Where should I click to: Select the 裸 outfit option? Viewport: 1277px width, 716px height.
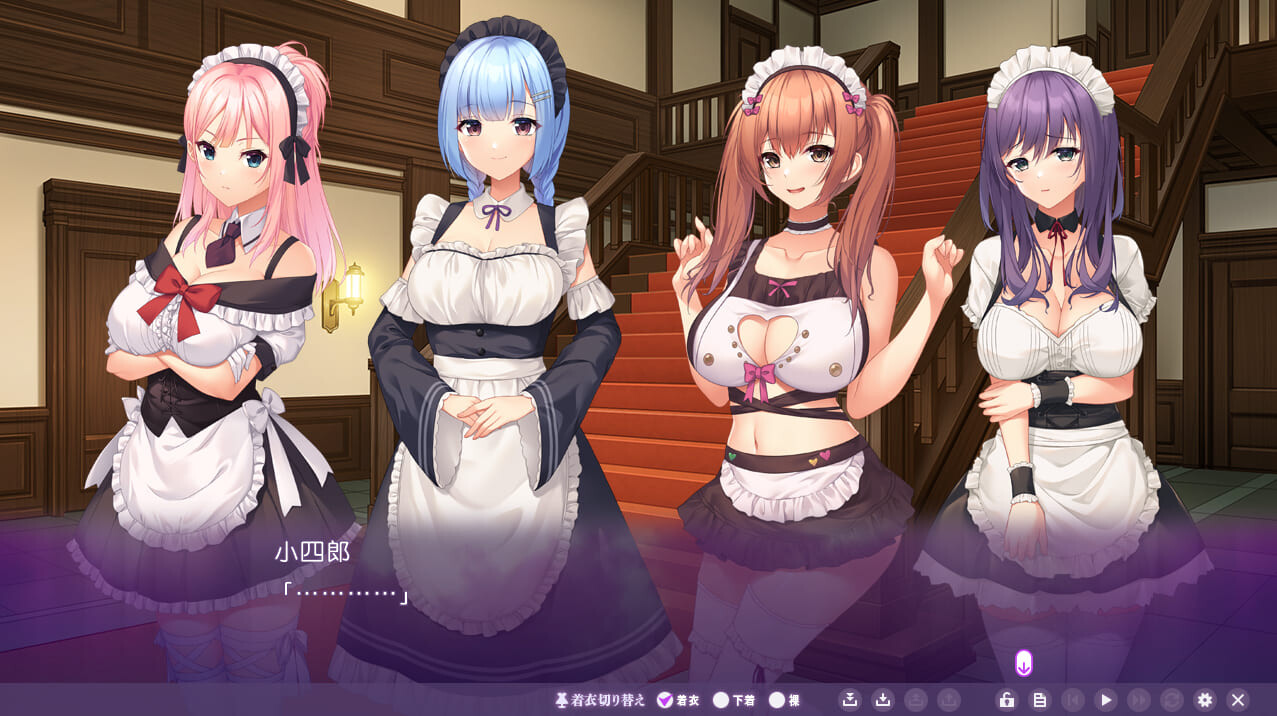click(777, 700)
